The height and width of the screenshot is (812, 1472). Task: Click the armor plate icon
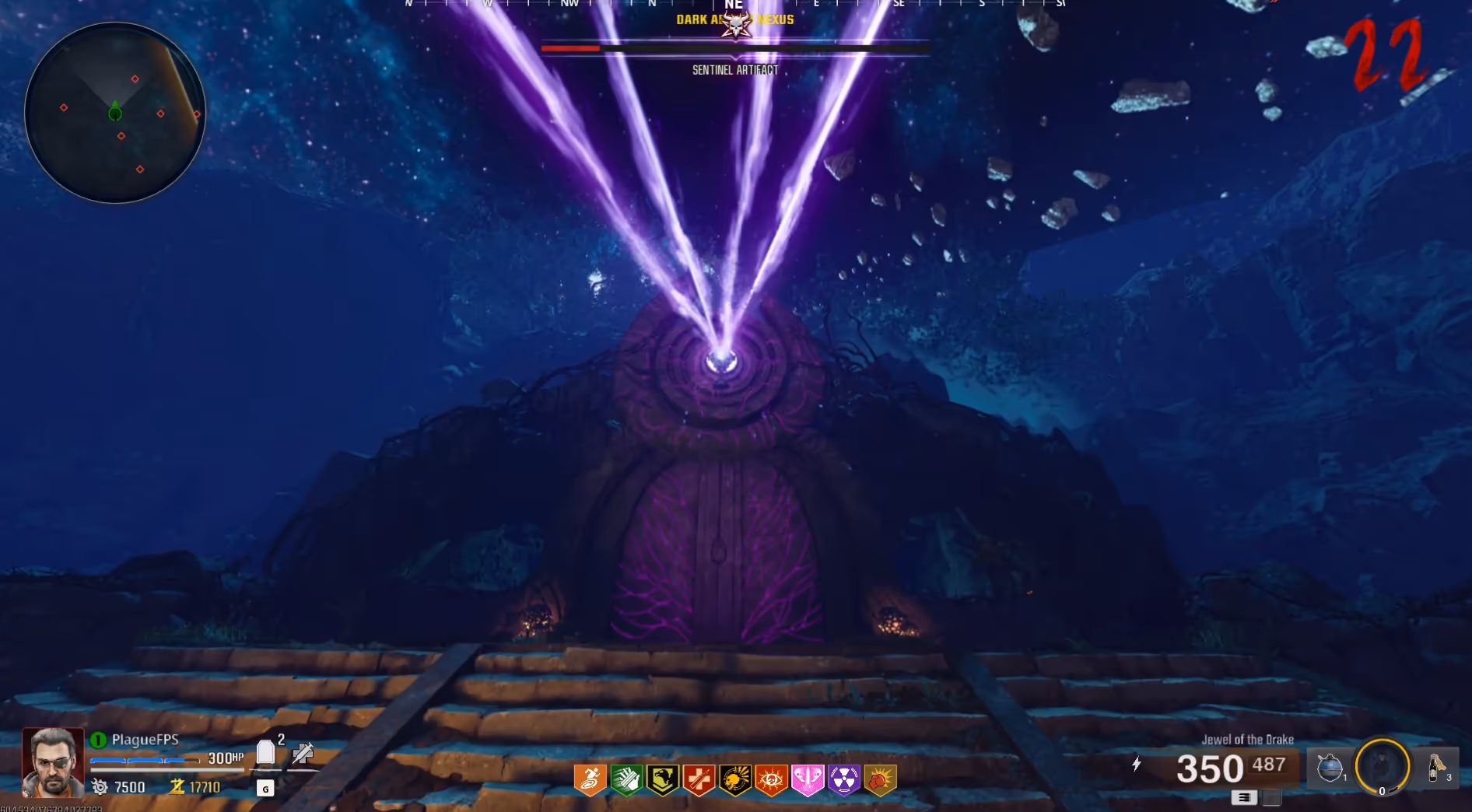click(x=265, y=752)
